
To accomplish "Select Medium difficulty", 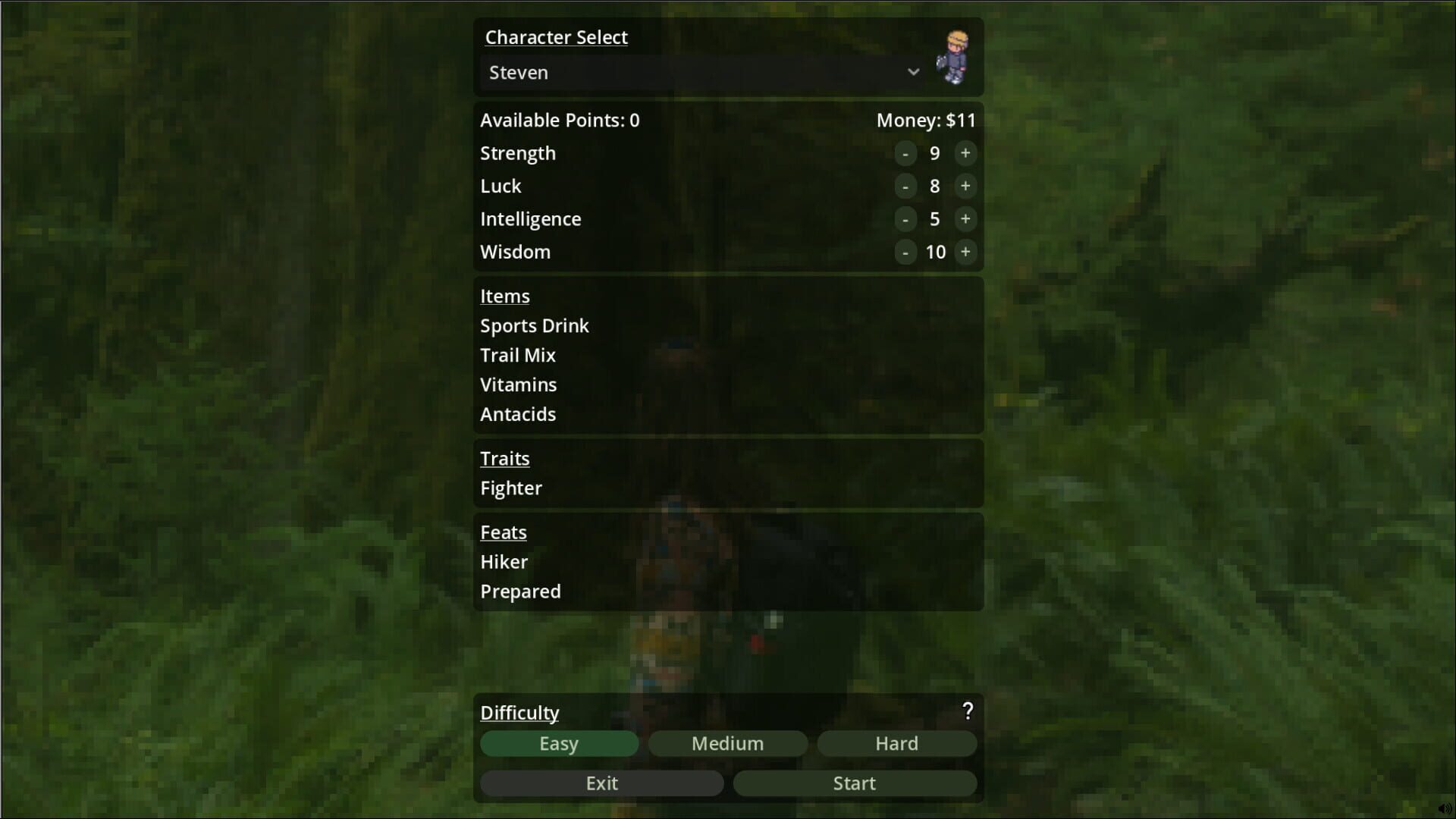I will [x=727, y=744].
